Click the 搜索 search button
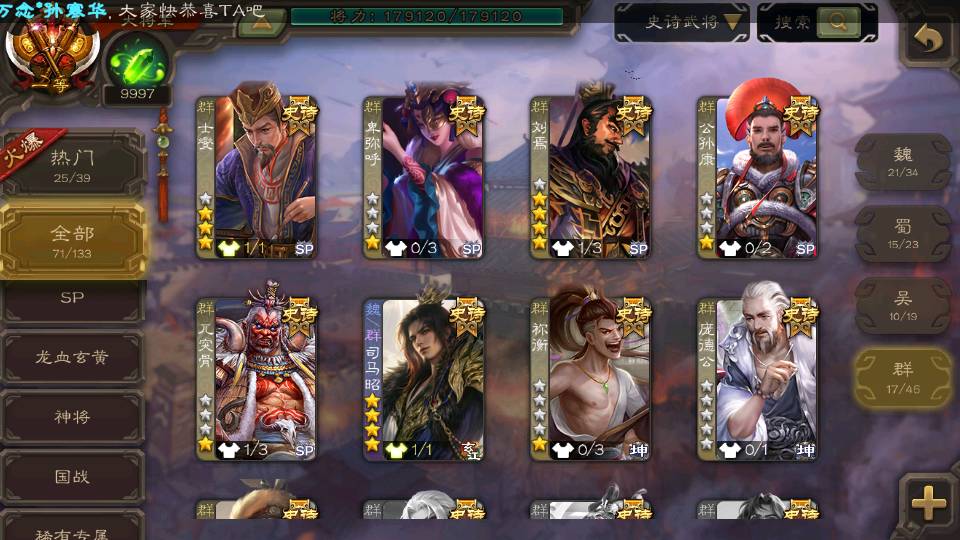The width and height of the screenshot is (960, 540). pos(816,22)
